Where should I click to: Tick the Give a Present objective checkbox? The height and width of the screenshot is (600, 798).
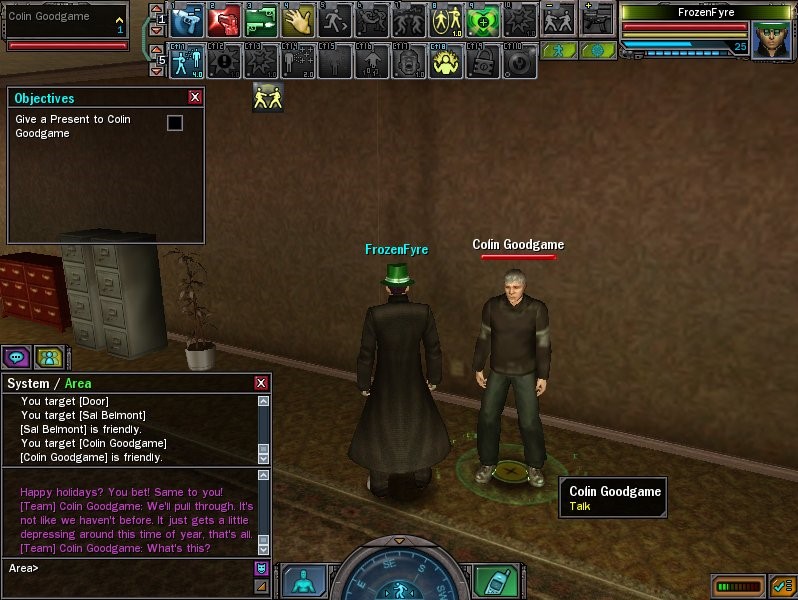[175, 122]
